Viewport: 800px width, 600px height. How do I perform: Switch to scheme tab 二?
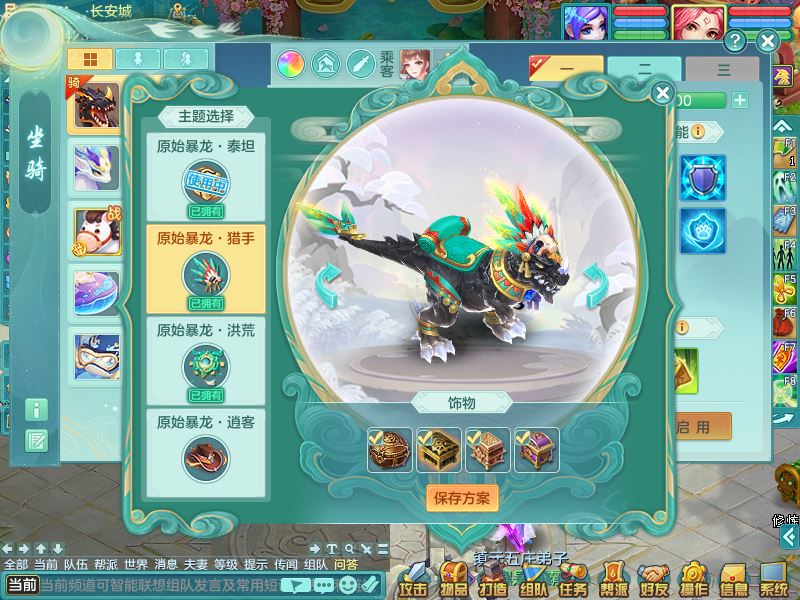[644, 71]
